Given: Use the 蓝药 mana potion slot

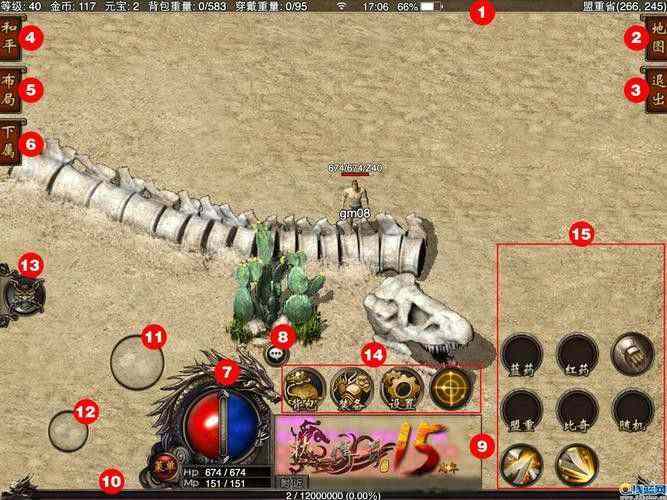Looking at the screenshot, I should coord(521,353).
